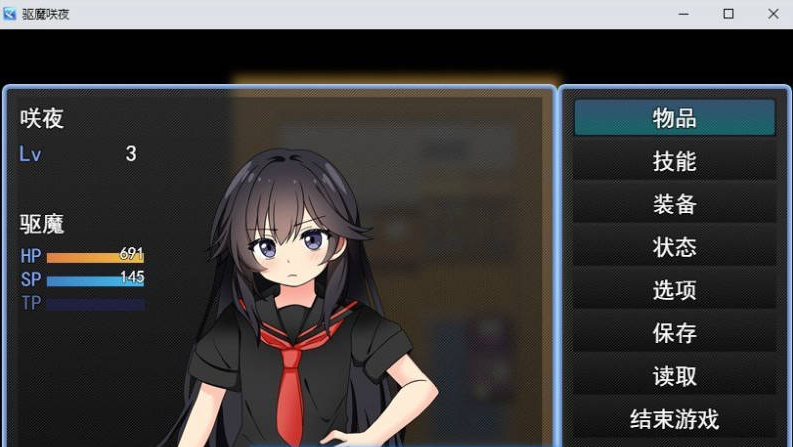
Task: Close the game window
Action: (x=773, y=14)
